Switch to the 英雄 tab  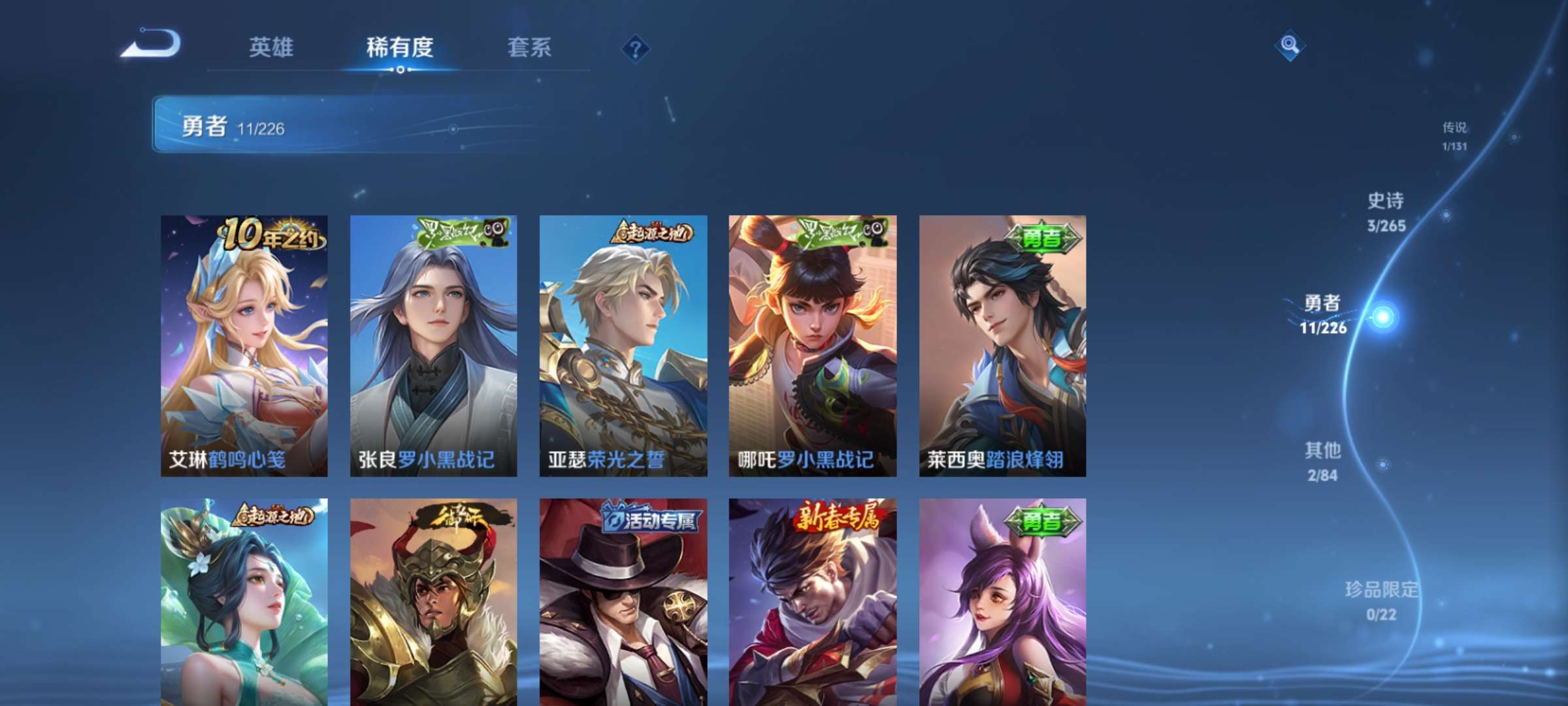pos(272,47)
